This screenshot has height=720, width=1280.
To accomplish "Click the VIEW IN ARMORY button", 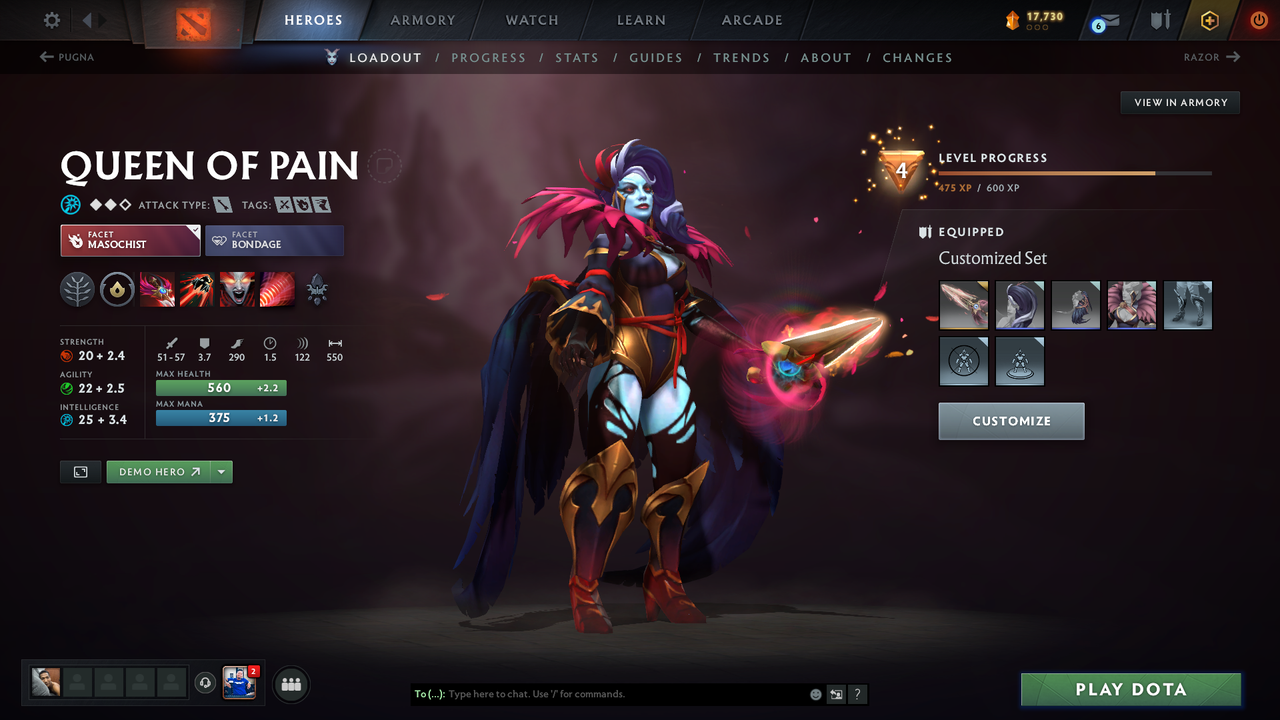I will [1179, 102].
